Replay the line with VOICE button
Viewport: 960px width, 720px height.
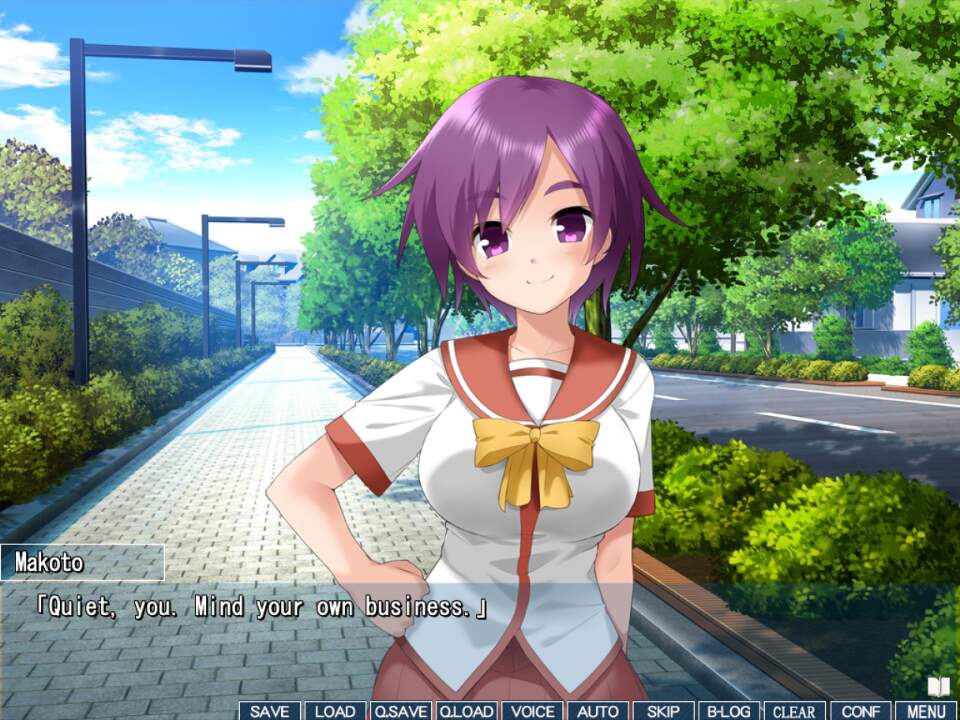coord(531,711)
